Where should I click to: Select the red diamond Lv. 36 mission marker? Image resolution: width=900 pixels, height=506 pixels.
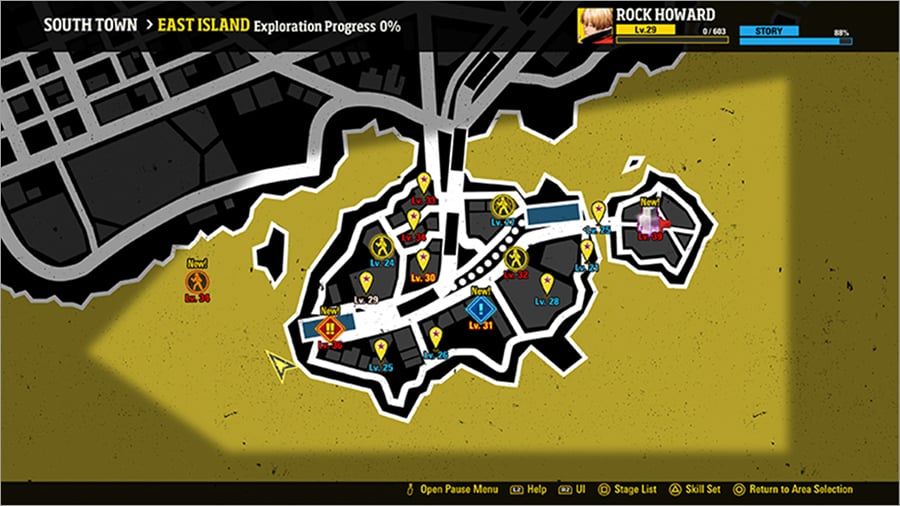[x=330, y=327]
